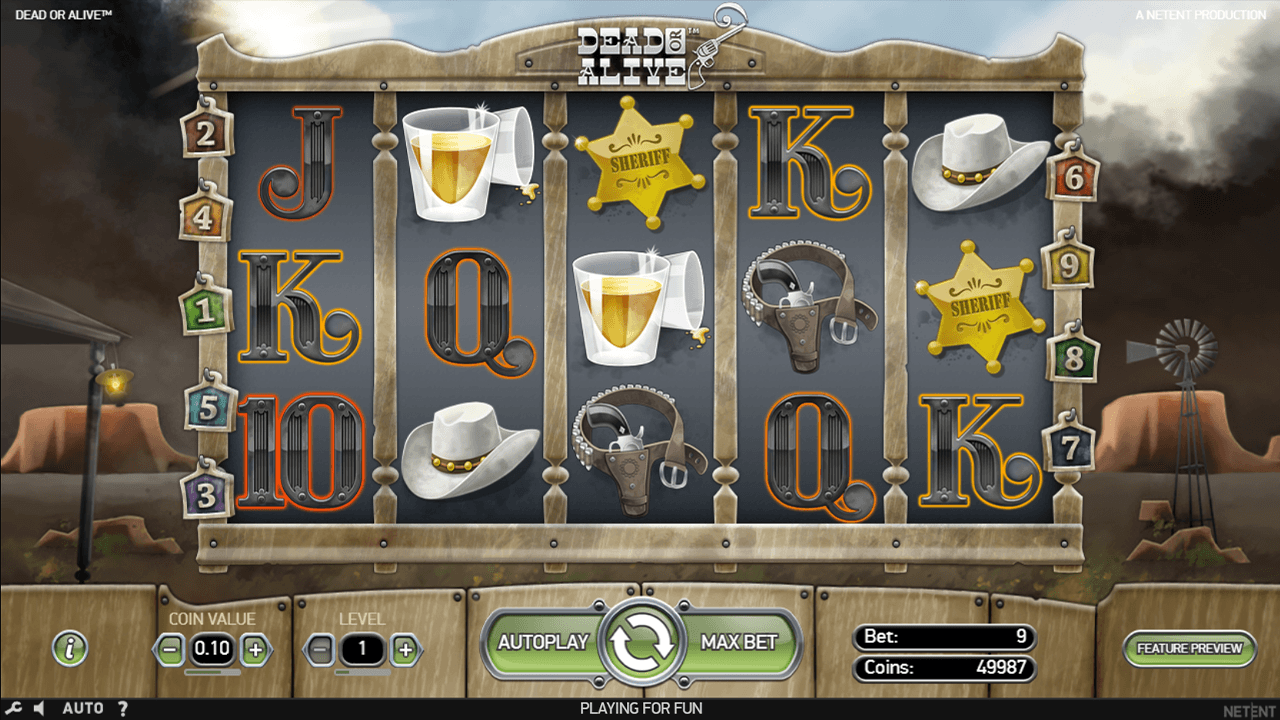This screenshot has height=720, width=1280.
Task: Click the Bet display field
Action: point(941,637)
